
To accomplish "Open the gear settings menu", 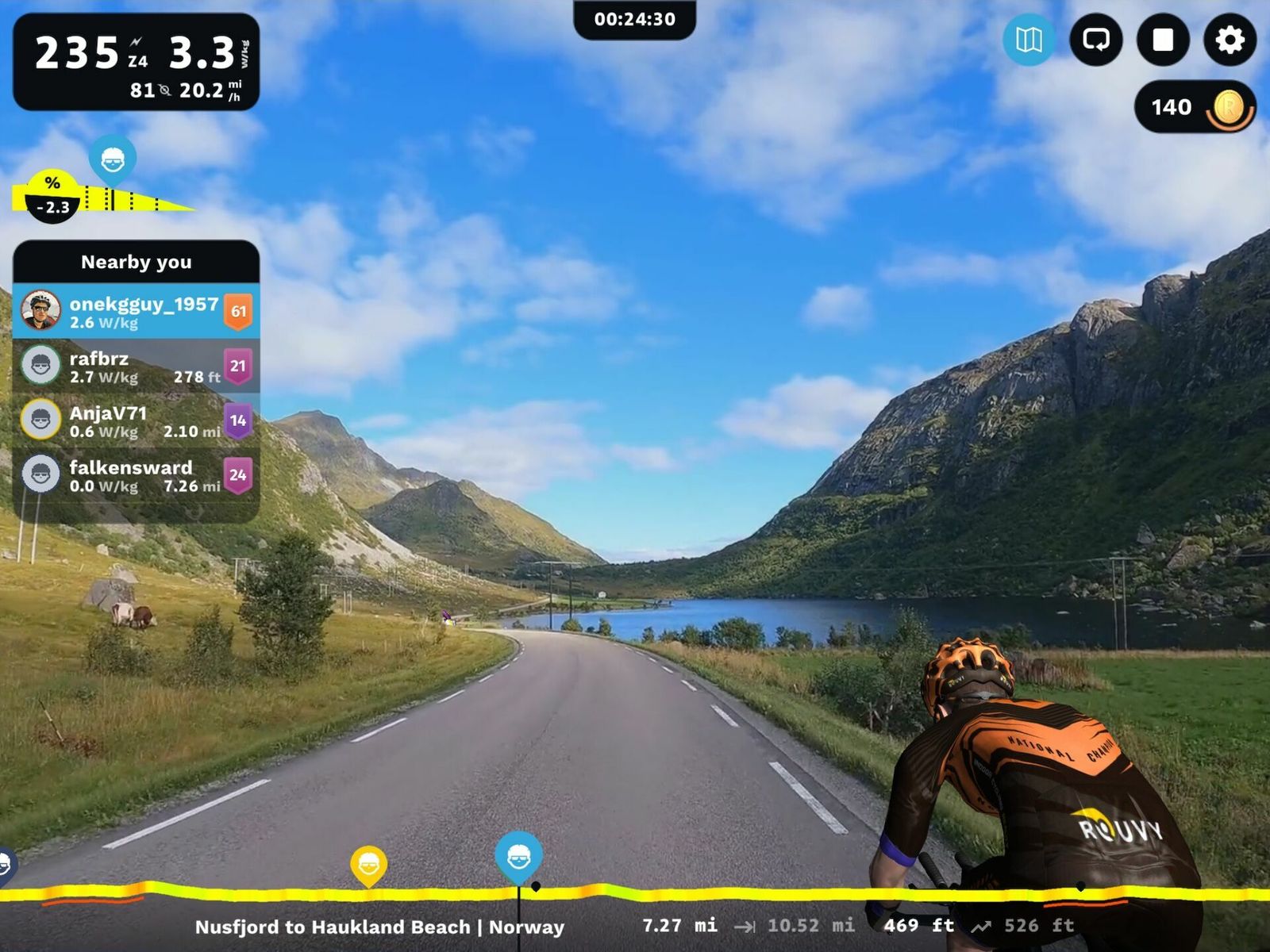I will coord(1230,40).
